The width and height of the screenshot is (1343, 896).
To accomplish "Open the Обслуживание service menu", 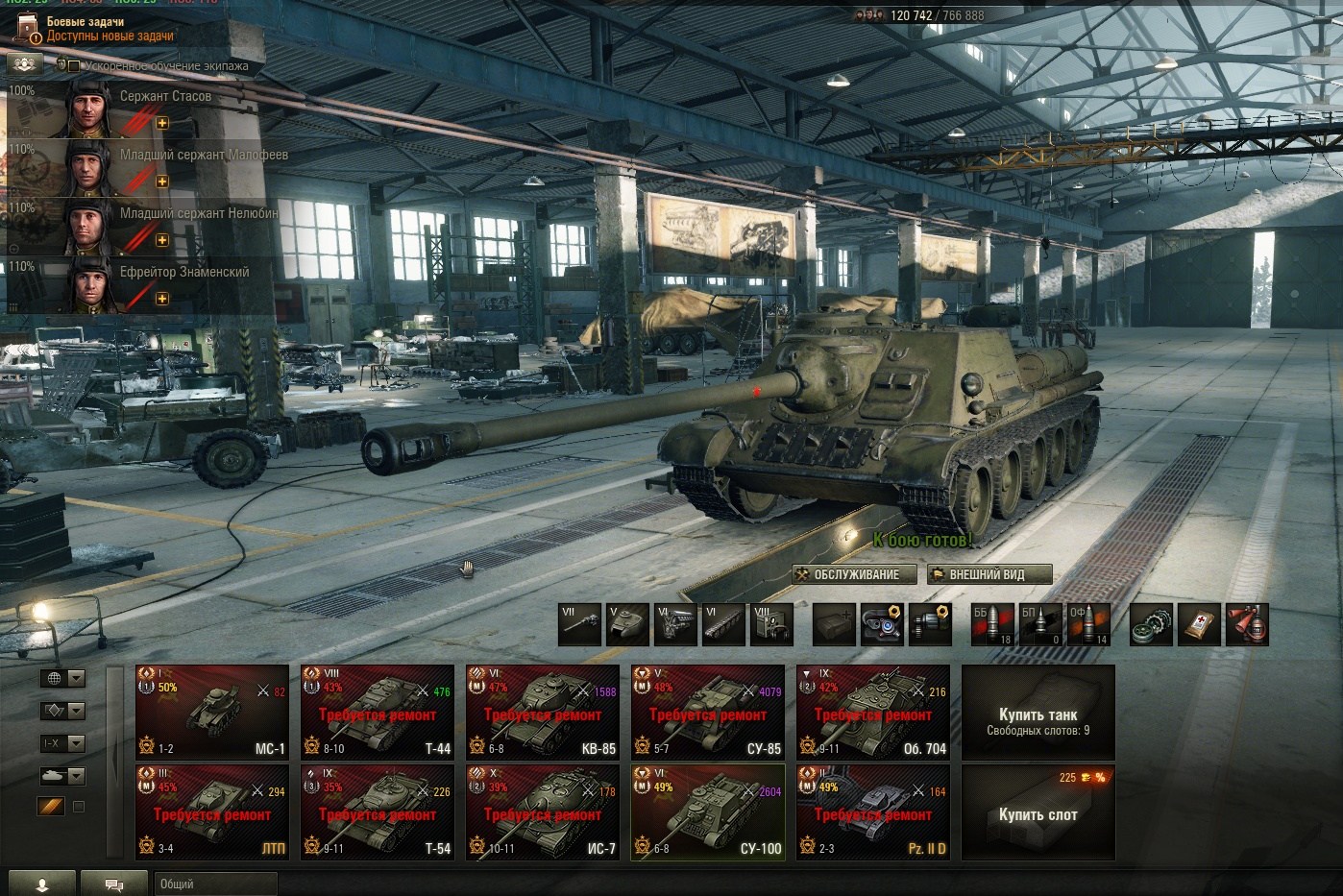I will click(846, 574).
